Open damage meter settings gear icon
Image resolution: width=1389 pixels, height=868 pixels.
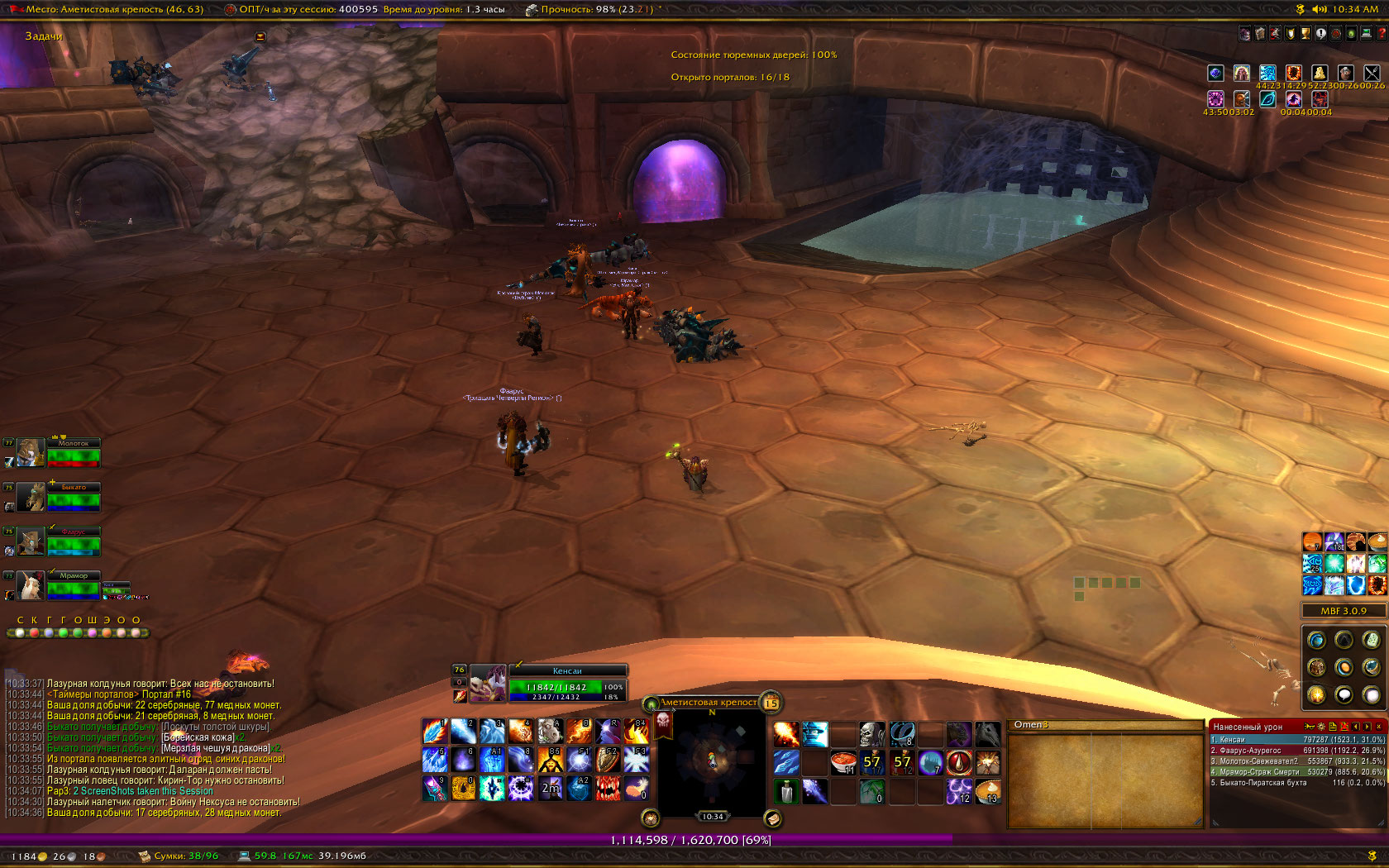point(1320,727)
